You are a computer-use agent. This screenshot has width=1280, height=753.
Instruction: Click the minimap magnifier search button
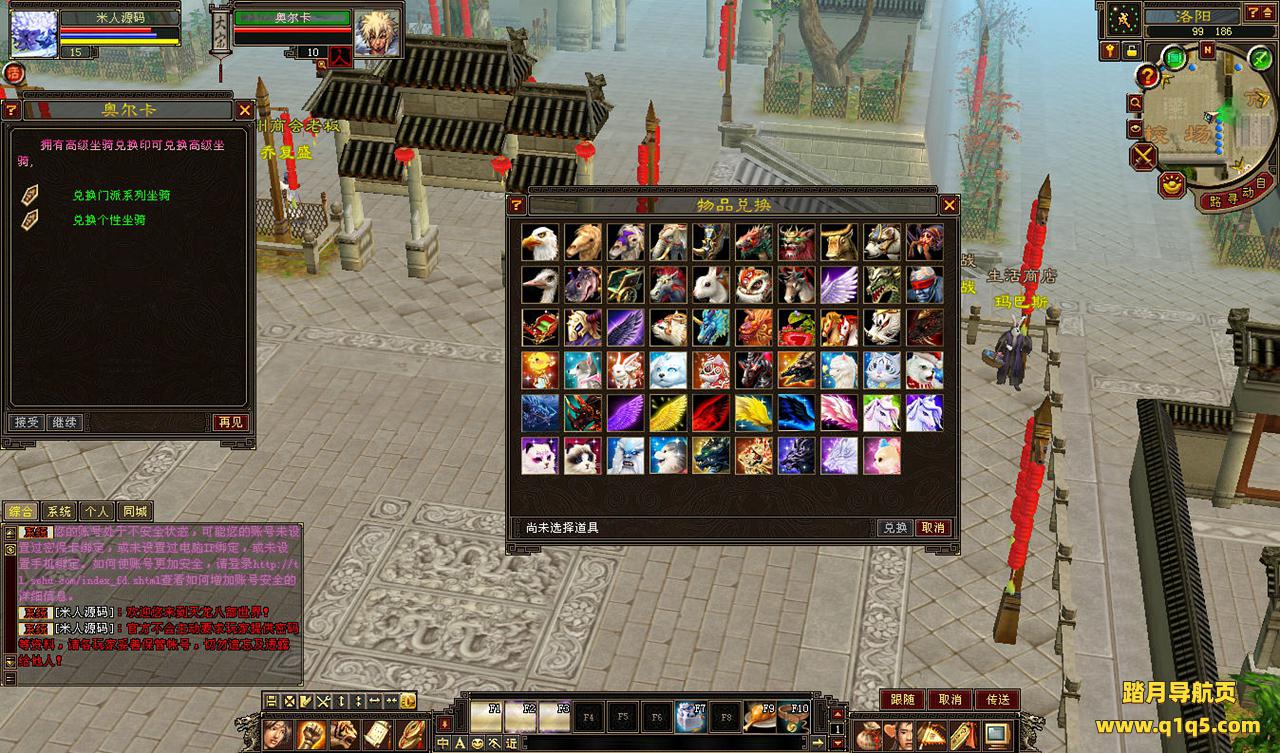pyautogui.click(x=1135, y=102)
